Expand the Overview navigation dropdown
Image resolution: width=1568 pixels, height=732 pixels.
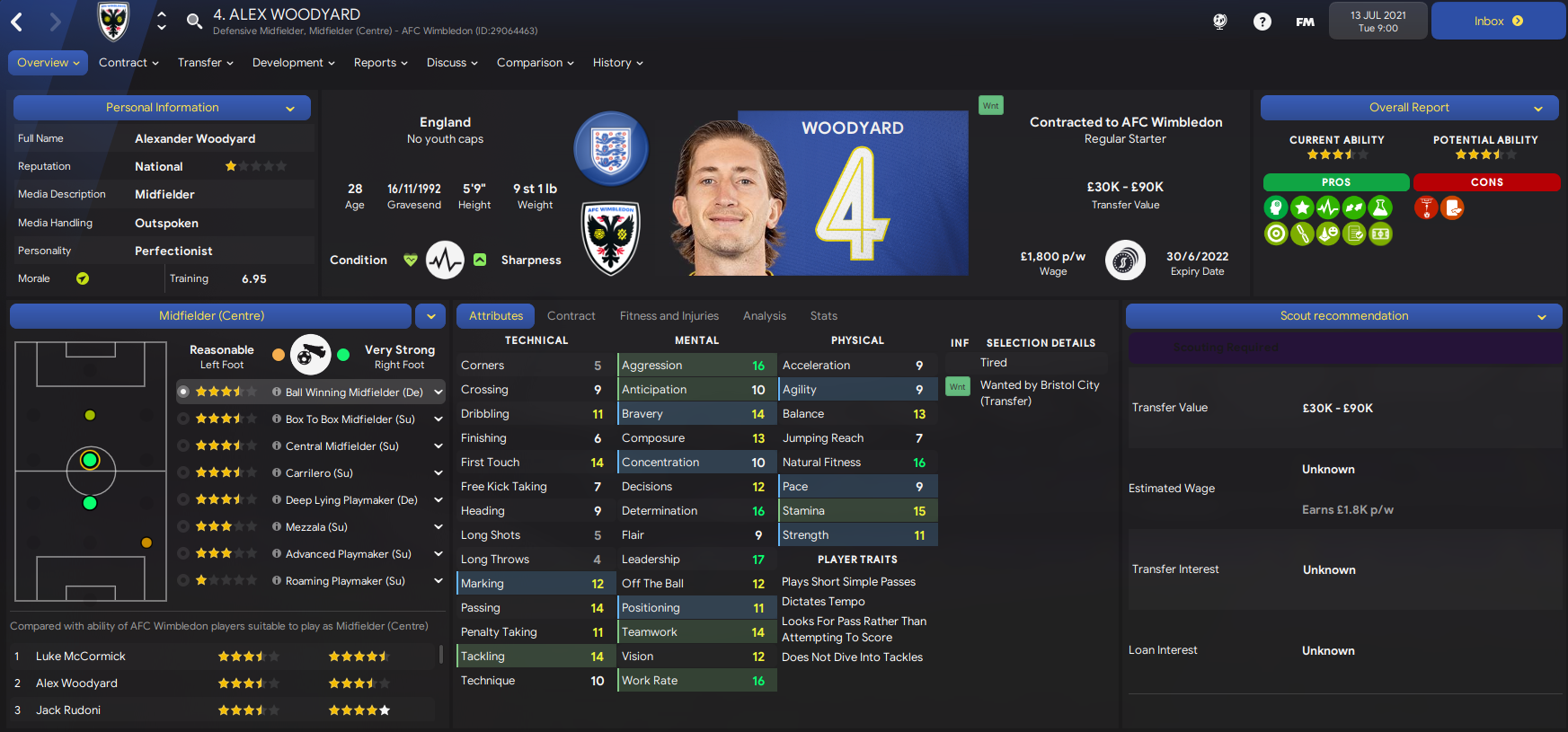[48, 62]
